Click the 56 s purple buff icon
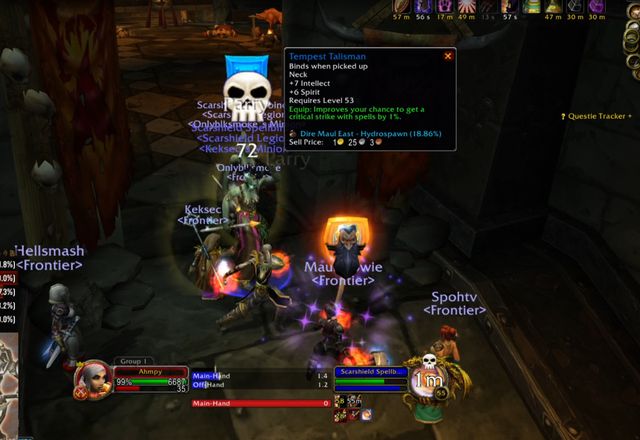This screenshot has width=640, height=440. pyautogui.click(x=422, y=7)
